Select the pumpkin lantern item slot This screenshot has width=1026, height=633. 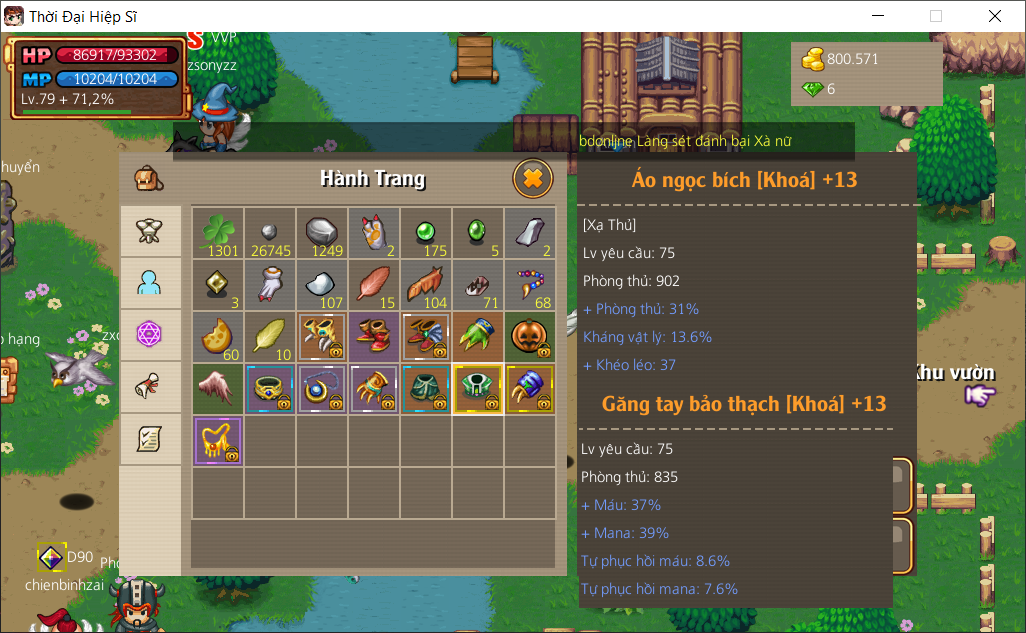point(529,336)
